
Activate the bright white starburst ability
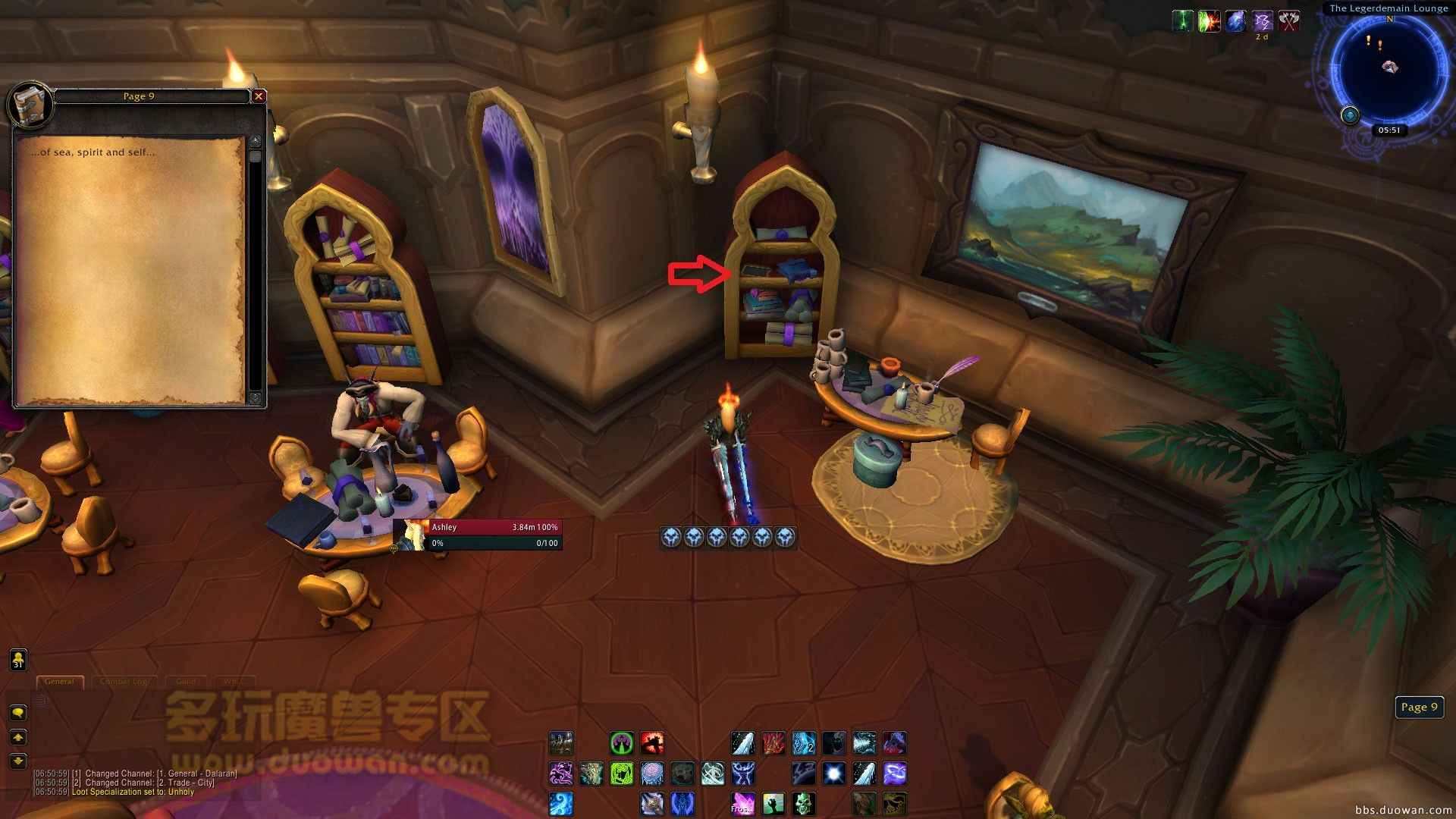pos(833,773)
